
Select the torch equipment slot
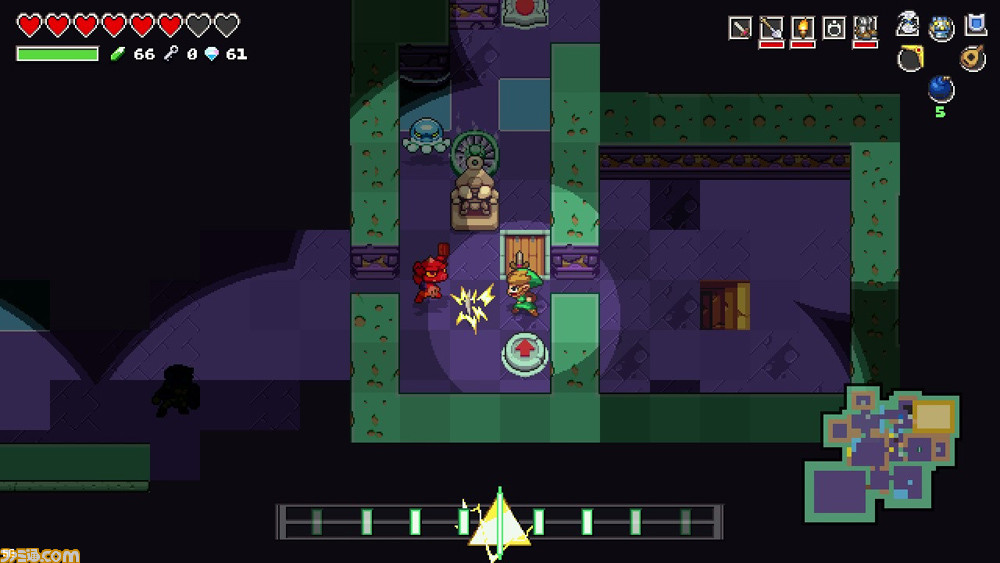(x=802, y=28)
